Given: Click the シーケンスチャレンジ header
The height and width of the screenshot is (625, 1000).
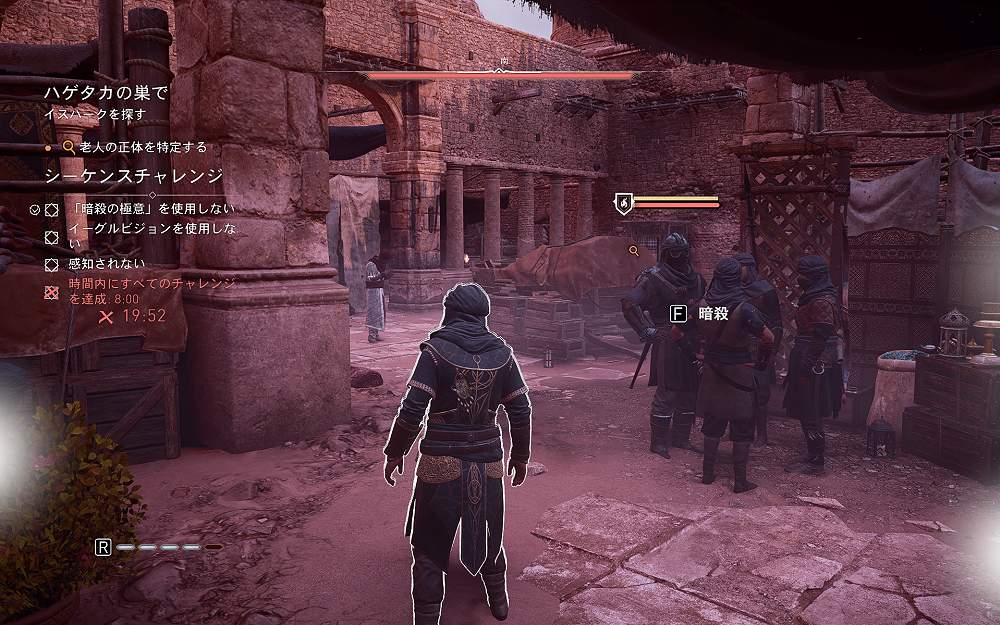Looking at the screenshot, I should (134, 177).
